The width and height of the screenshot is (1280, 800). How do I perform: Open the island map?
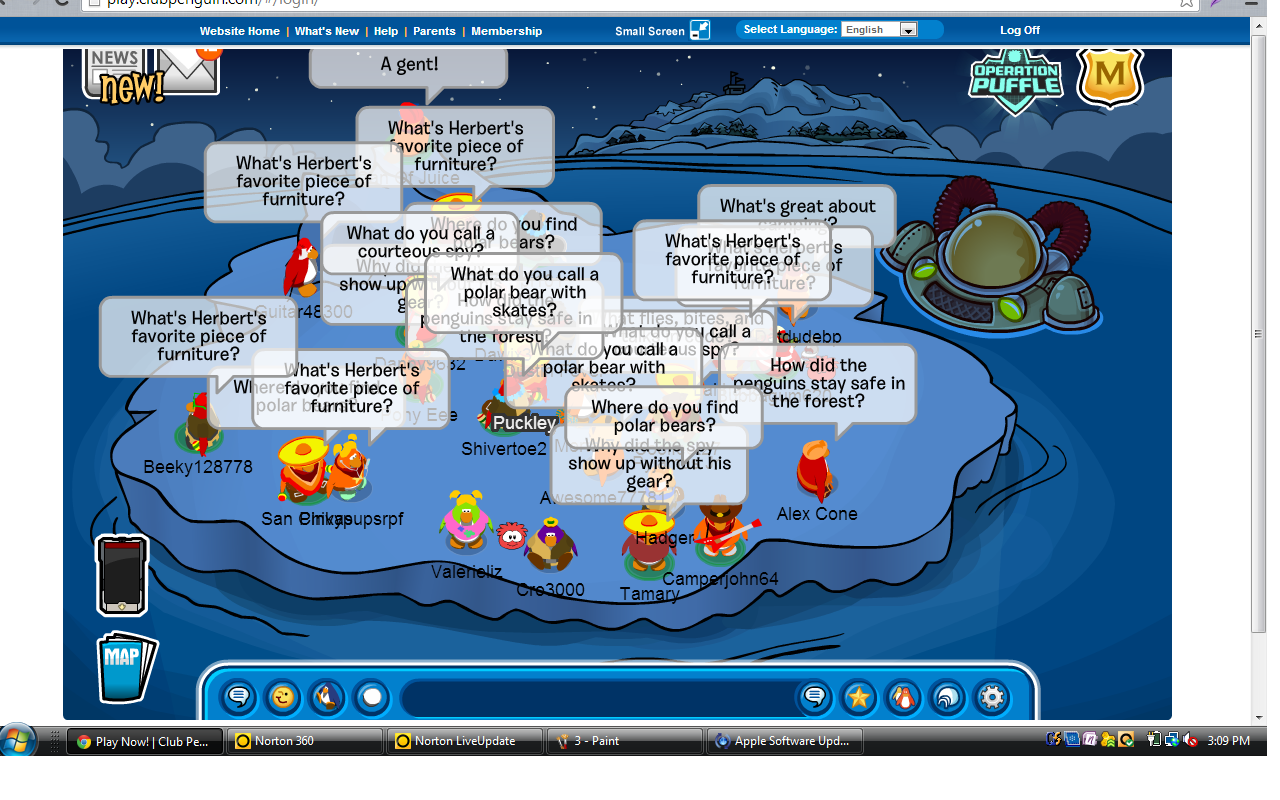(126, 667)
